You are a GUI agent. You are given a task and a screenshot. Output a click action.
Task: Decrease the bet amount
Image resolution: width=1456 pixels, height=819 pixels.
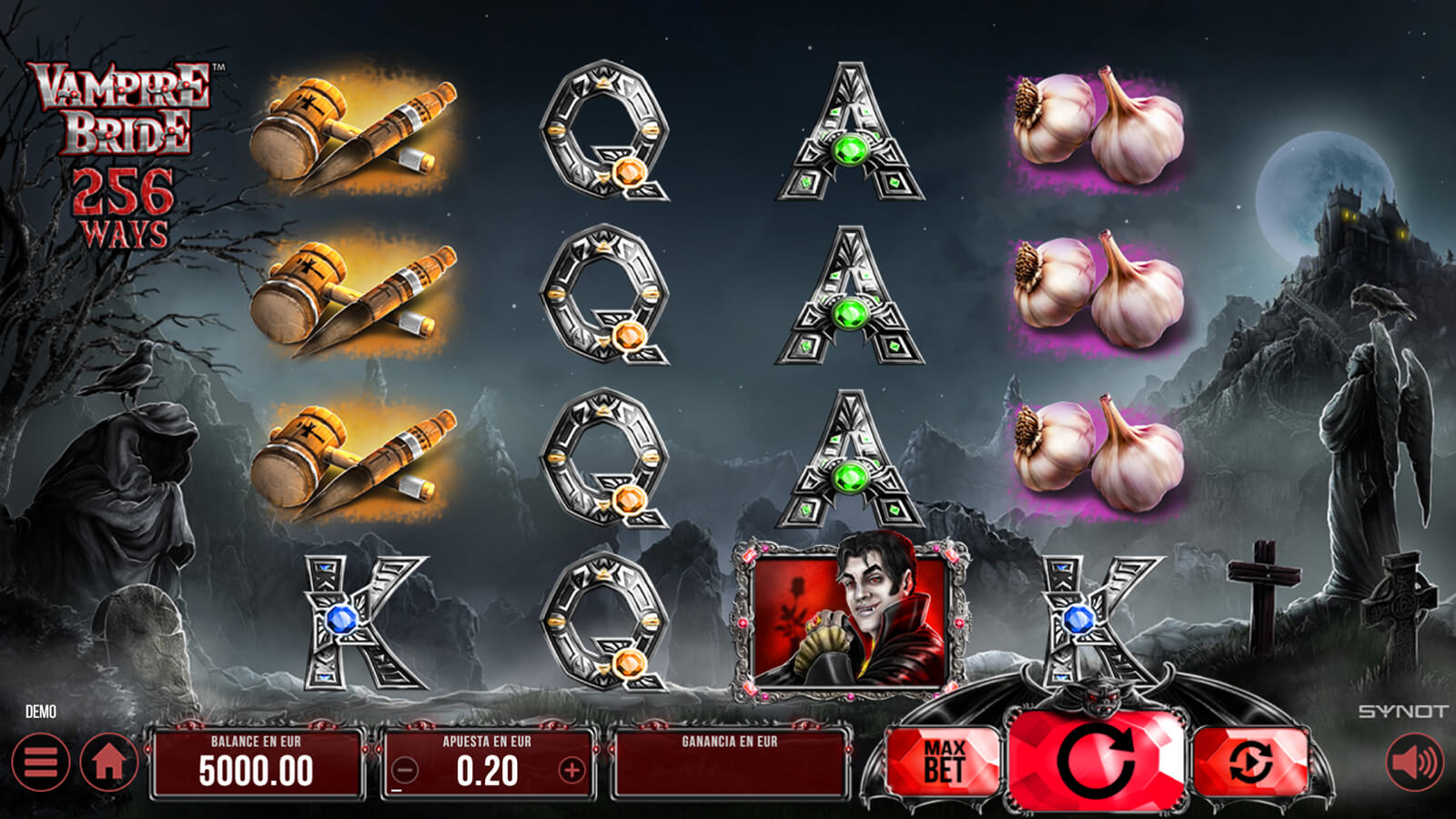405,771
